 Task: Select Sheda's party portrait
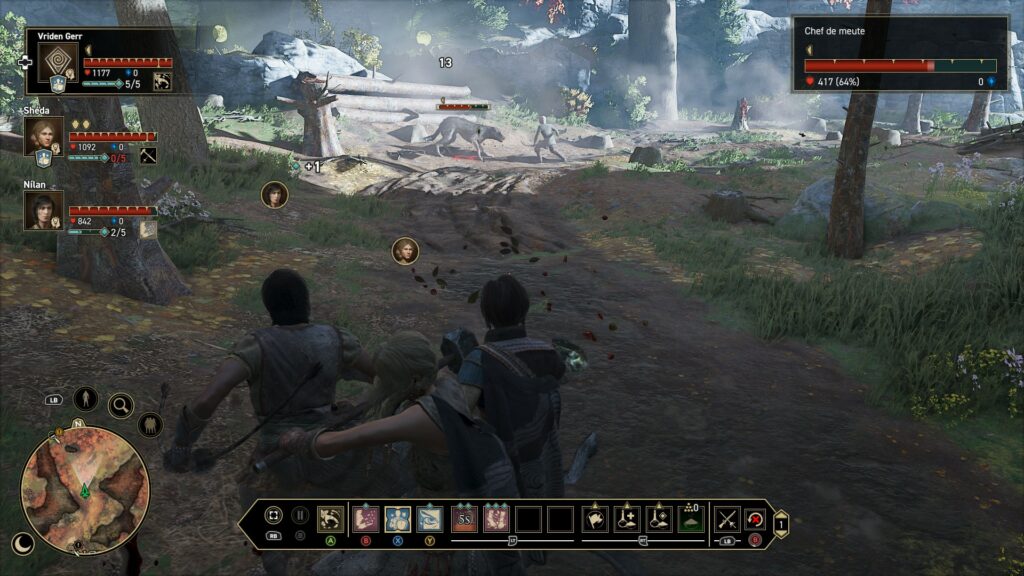(x=44, y=134)
